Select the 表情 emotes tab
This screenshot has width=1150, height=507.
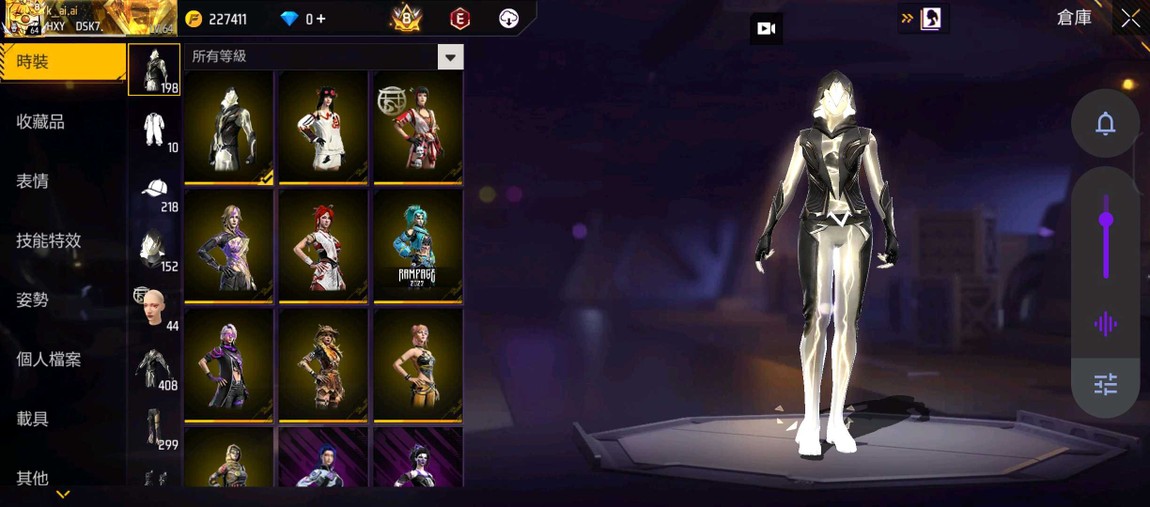point(32,181)
